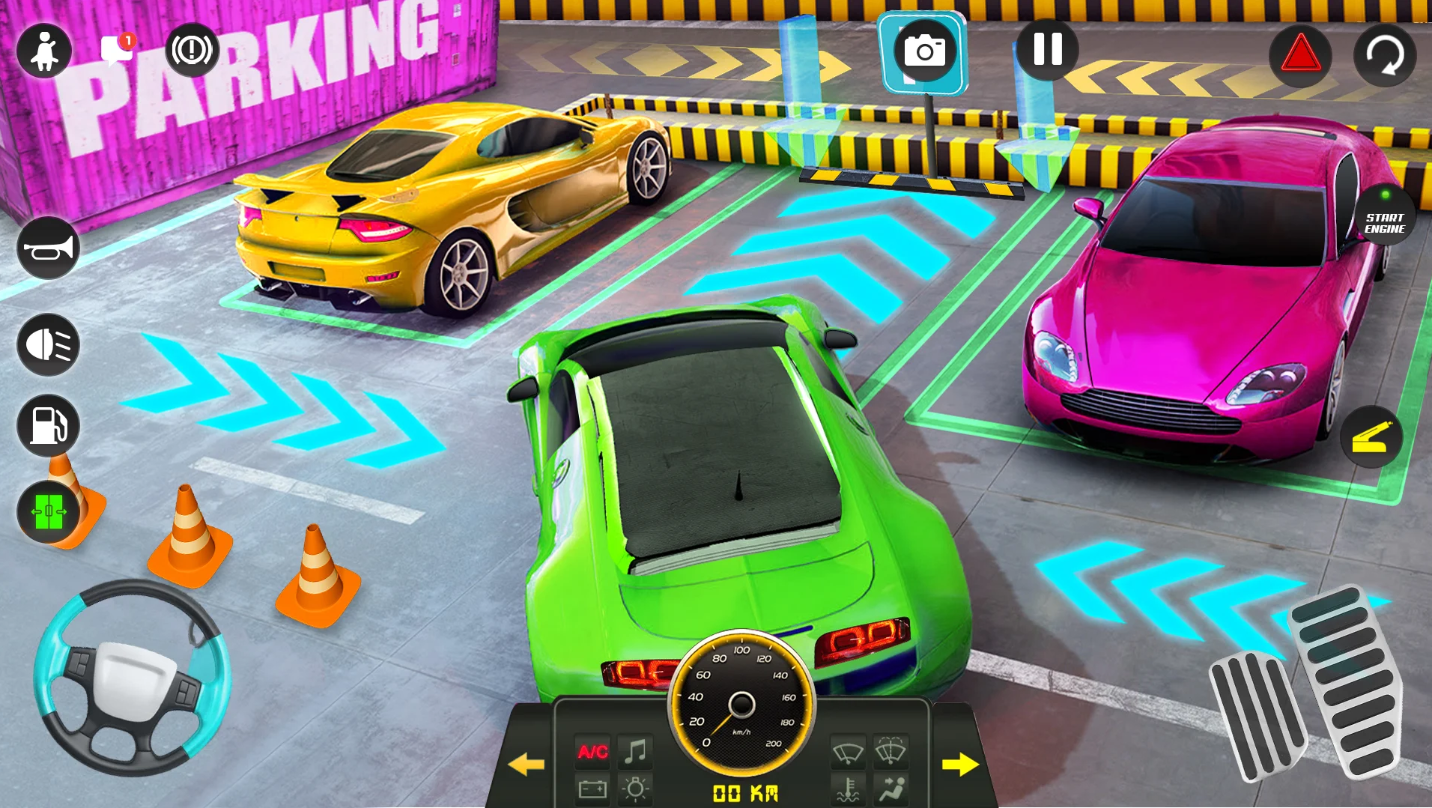
Task: Toggle the handbrake warning button
Action: point(192,50)
